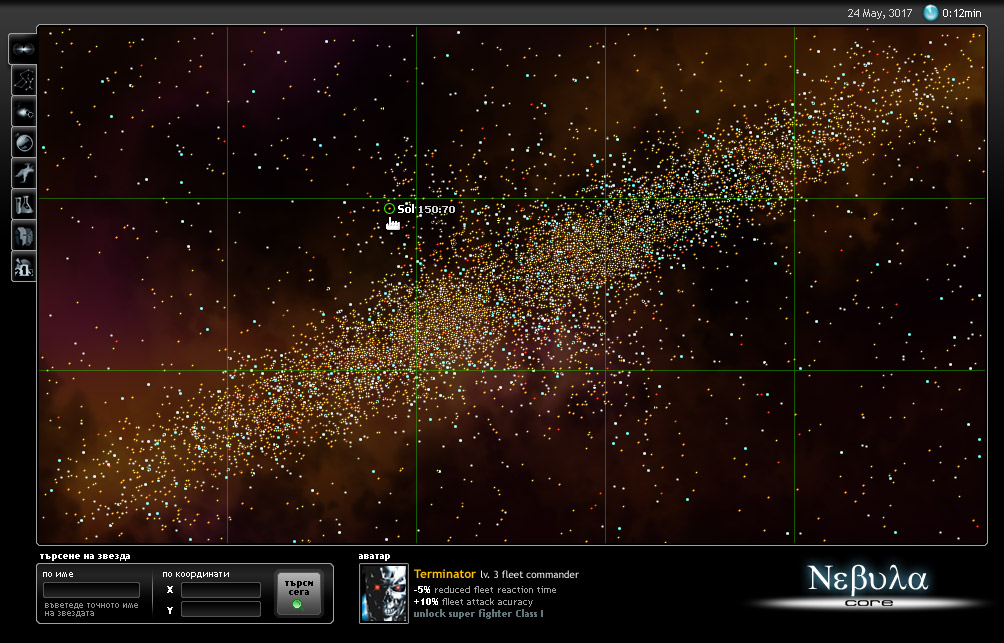Click the globe icon beside the timer

931,13
